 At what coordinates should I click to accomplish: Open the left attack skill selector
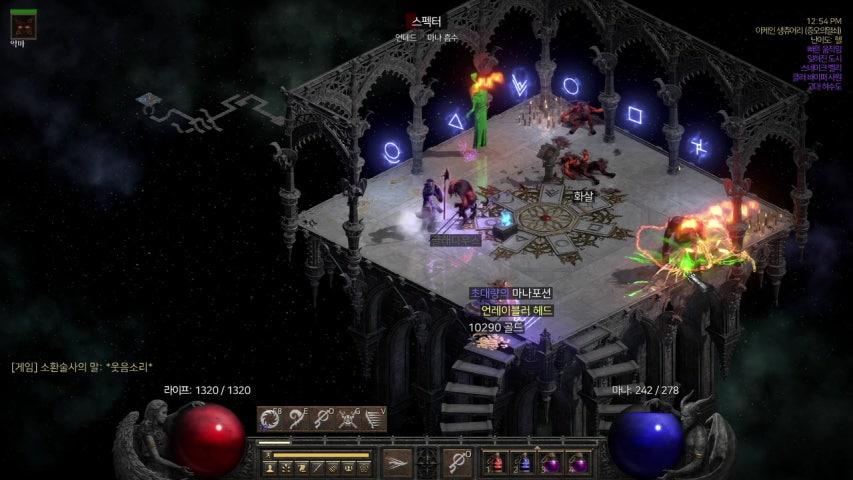pyautogui.click(x=397, y=462)
